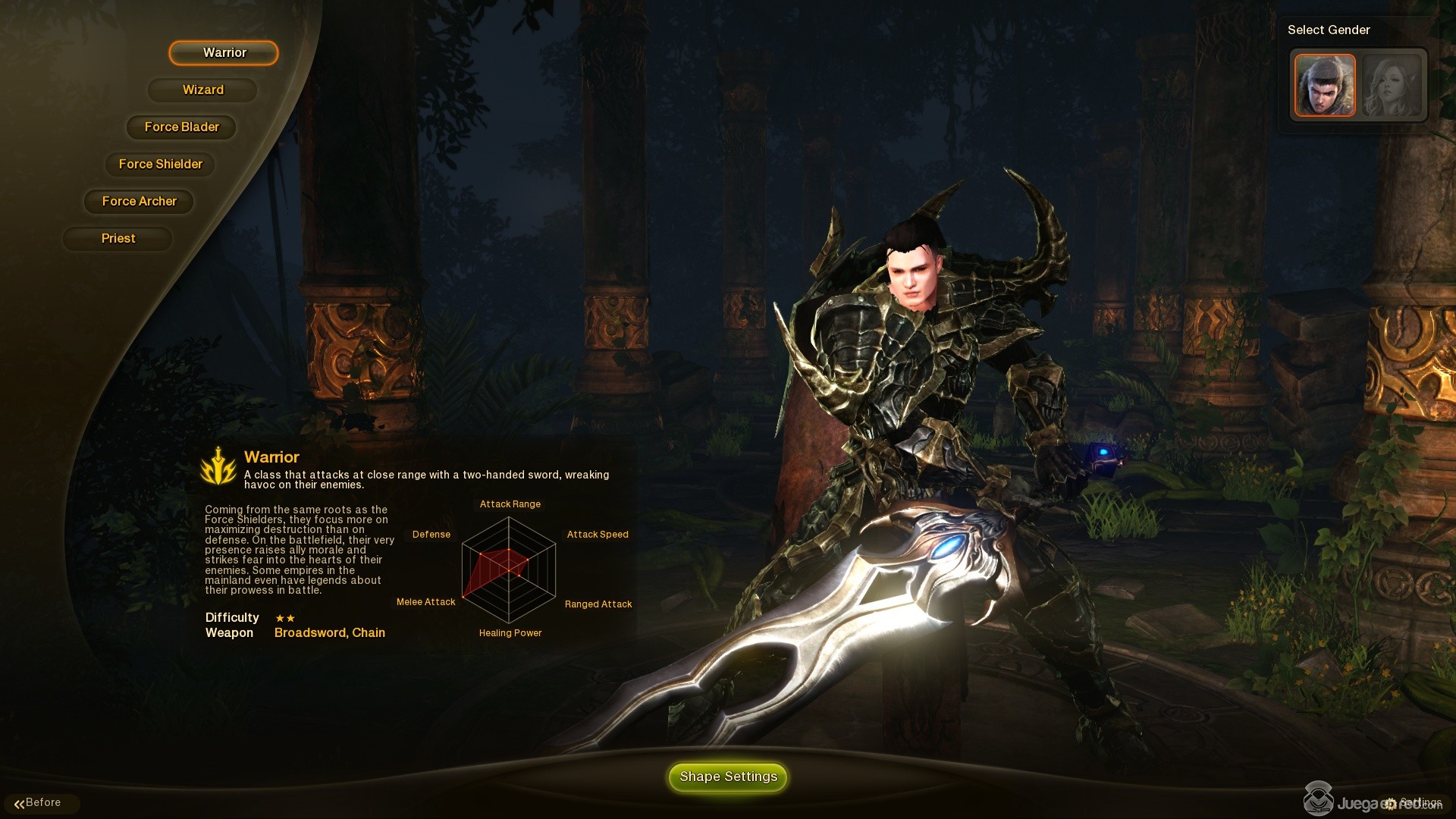The width and height of the screenshot is (1456, 819).
Task: Select the male gender portrait
Action: pos(1324,85)
